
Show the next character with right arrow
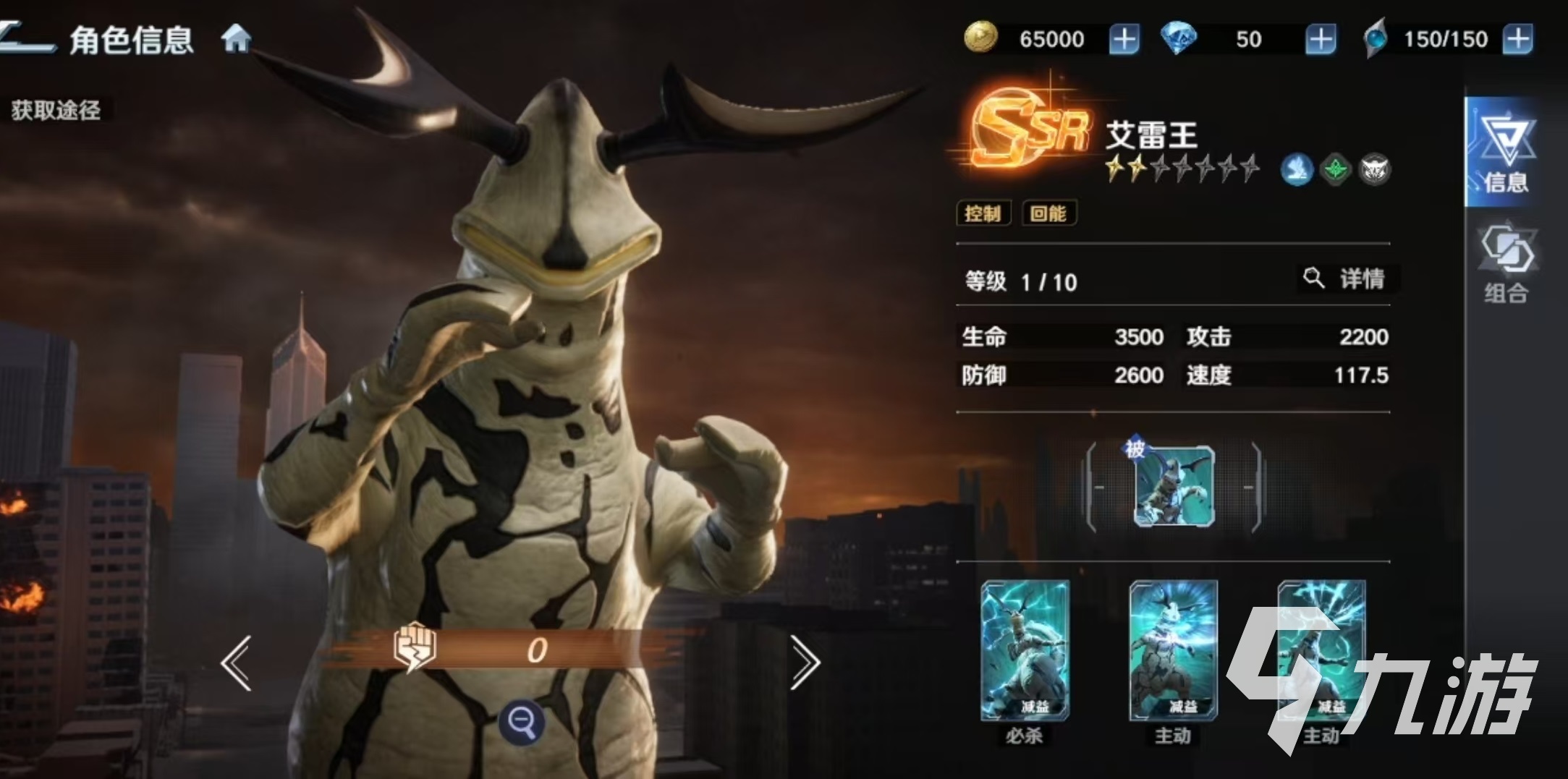tap(804, 663)
